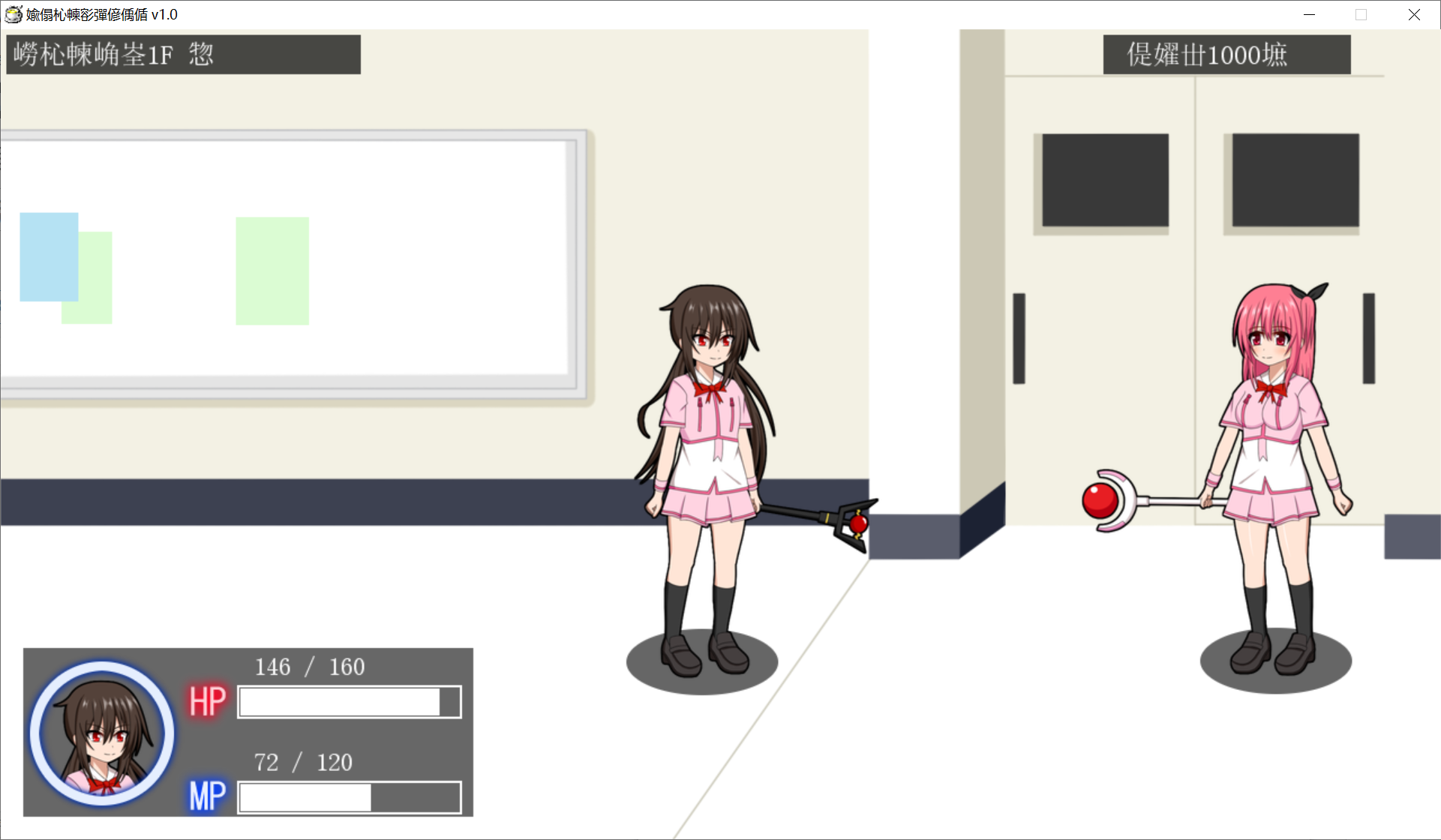Click the red orb of the pink girl's wand
The width and height of the screenshot is (1441, 840).
pyautogui.click(x=1099, y=501)
